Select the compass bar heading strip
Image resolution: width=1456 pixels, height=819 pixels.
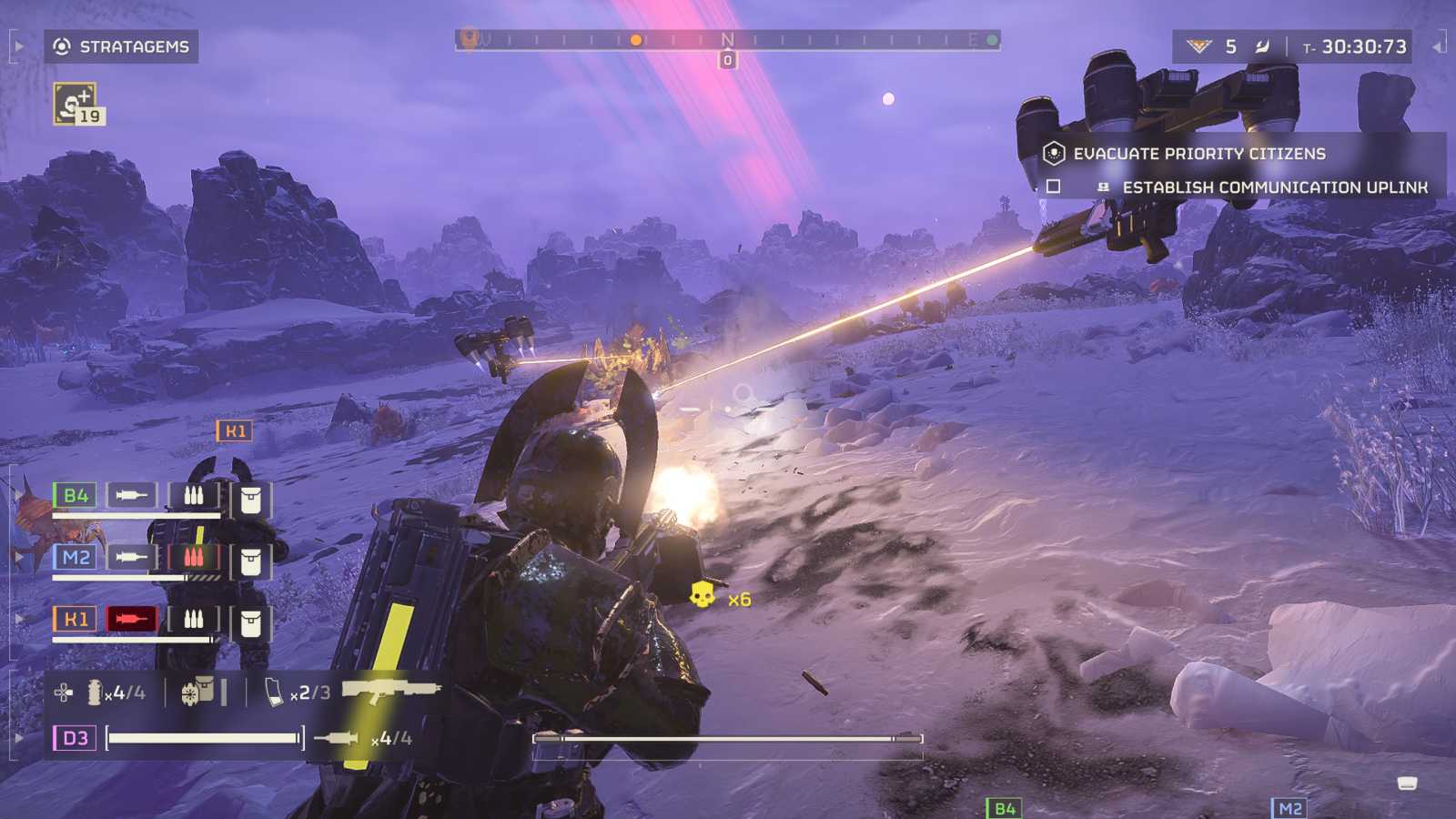click(727, 40)
